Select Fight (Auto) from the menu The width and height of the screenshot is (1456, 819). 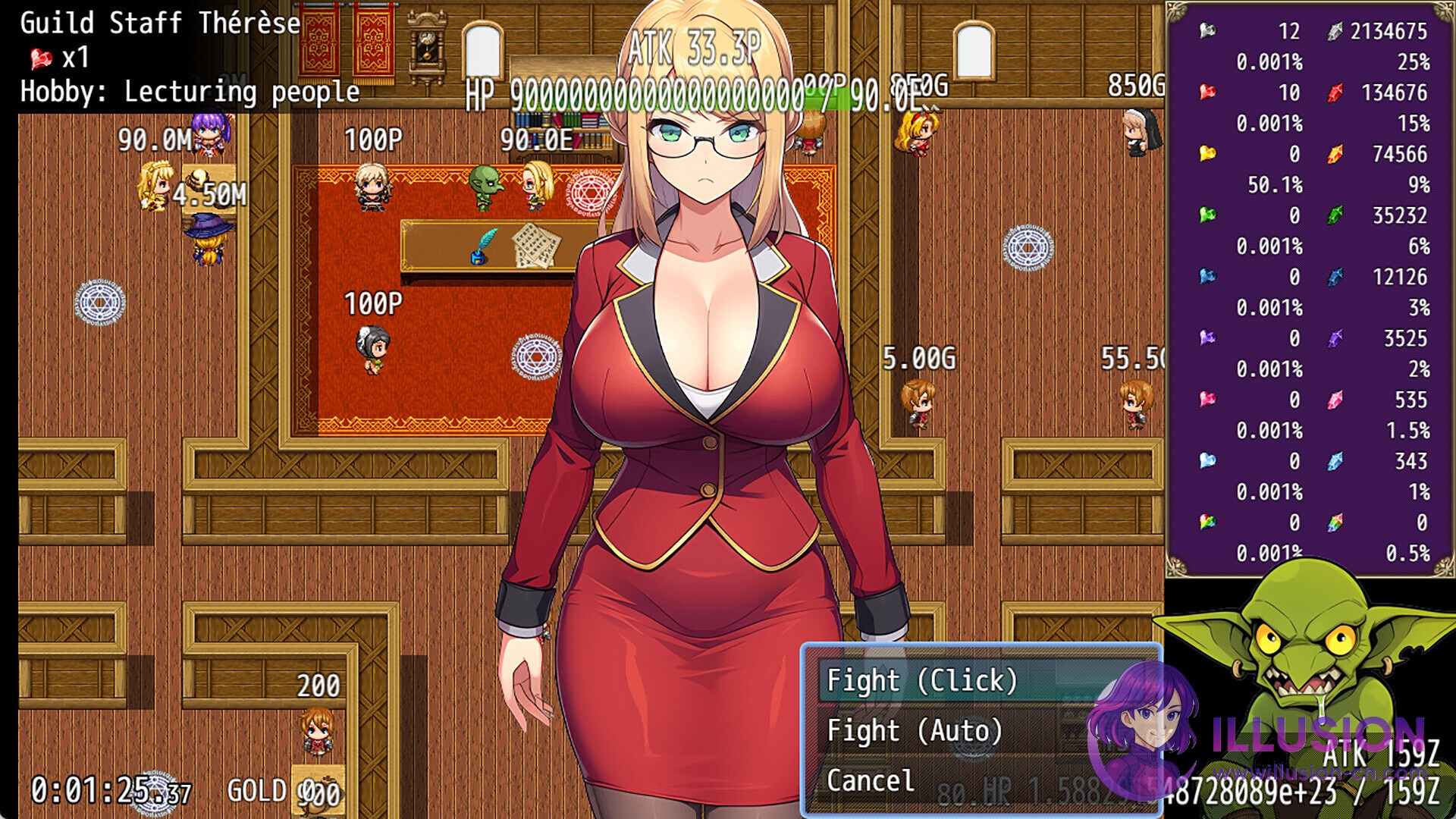coord(915,731)
